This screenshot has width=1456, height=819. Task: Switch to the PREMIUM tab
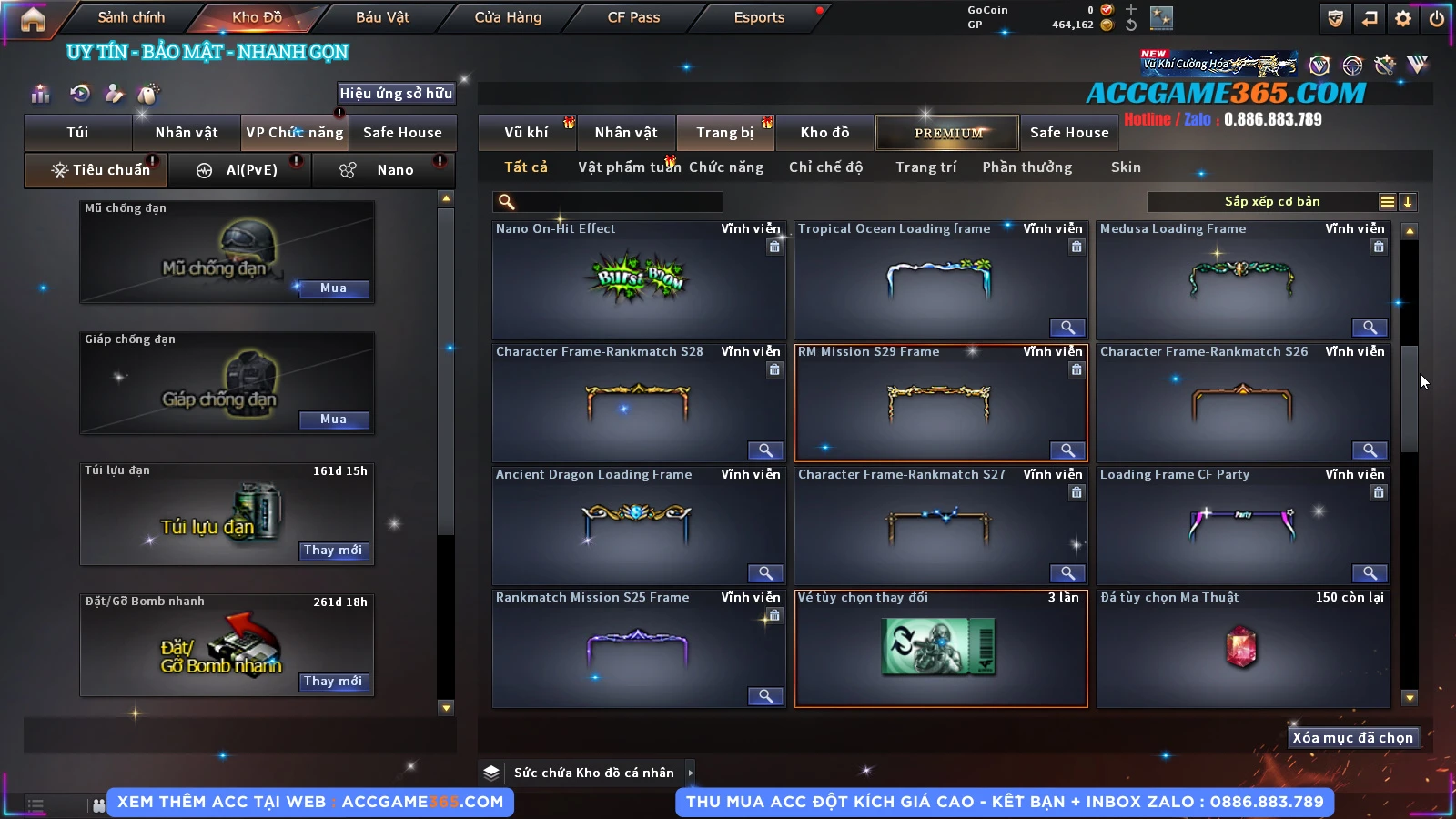947,133
